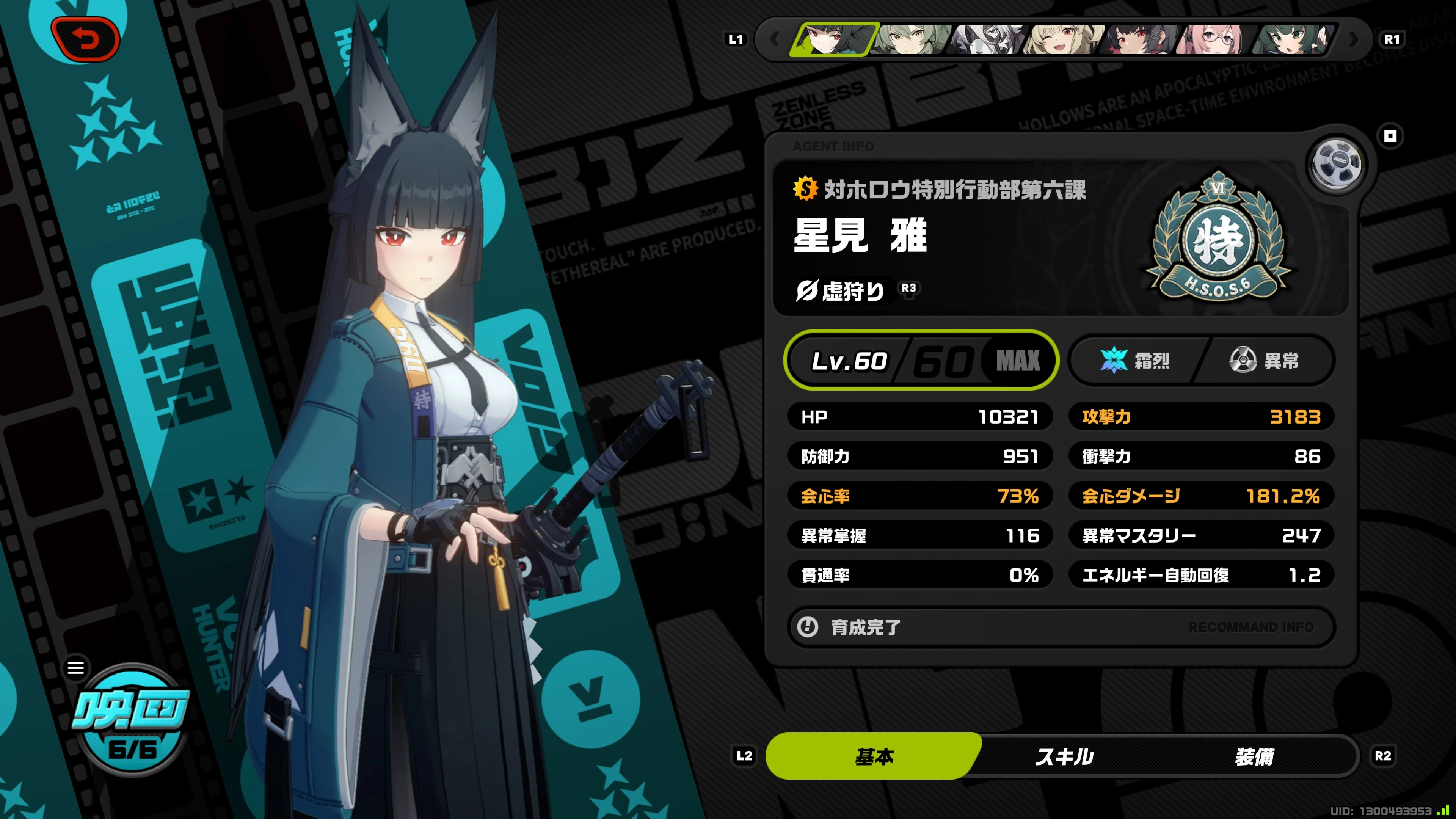Switch to the スキル tab

tap(1064, 756)
